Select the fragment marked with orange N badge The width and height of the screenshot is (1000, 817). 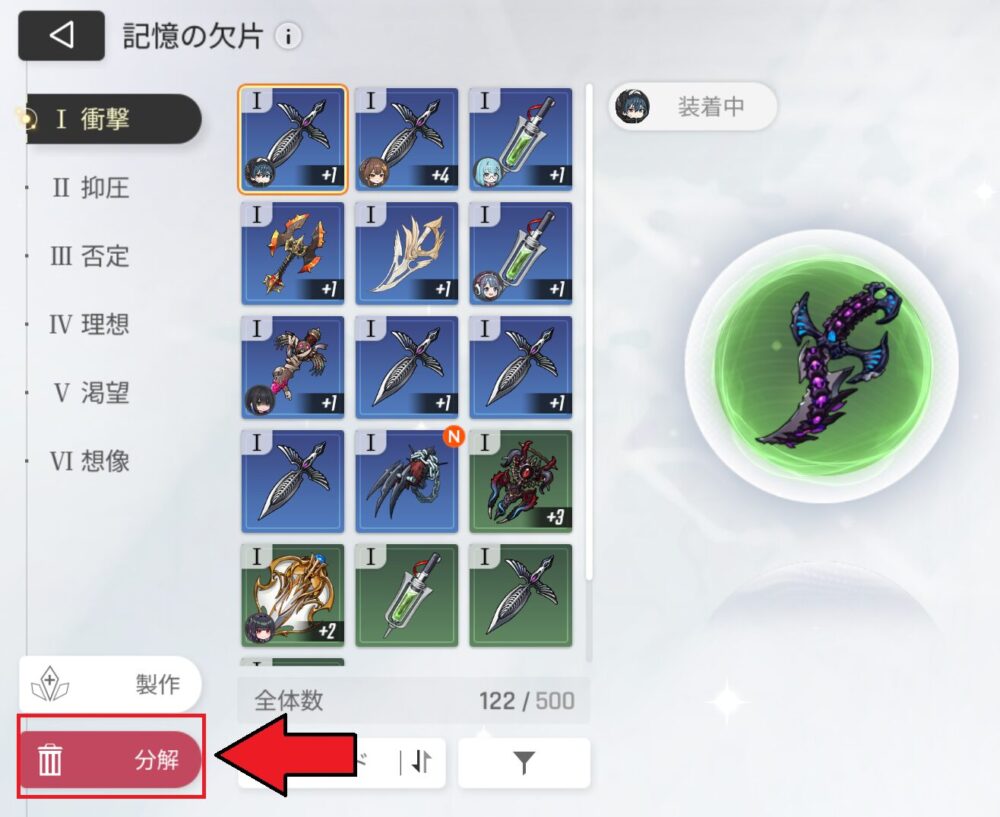click(407, 482)
